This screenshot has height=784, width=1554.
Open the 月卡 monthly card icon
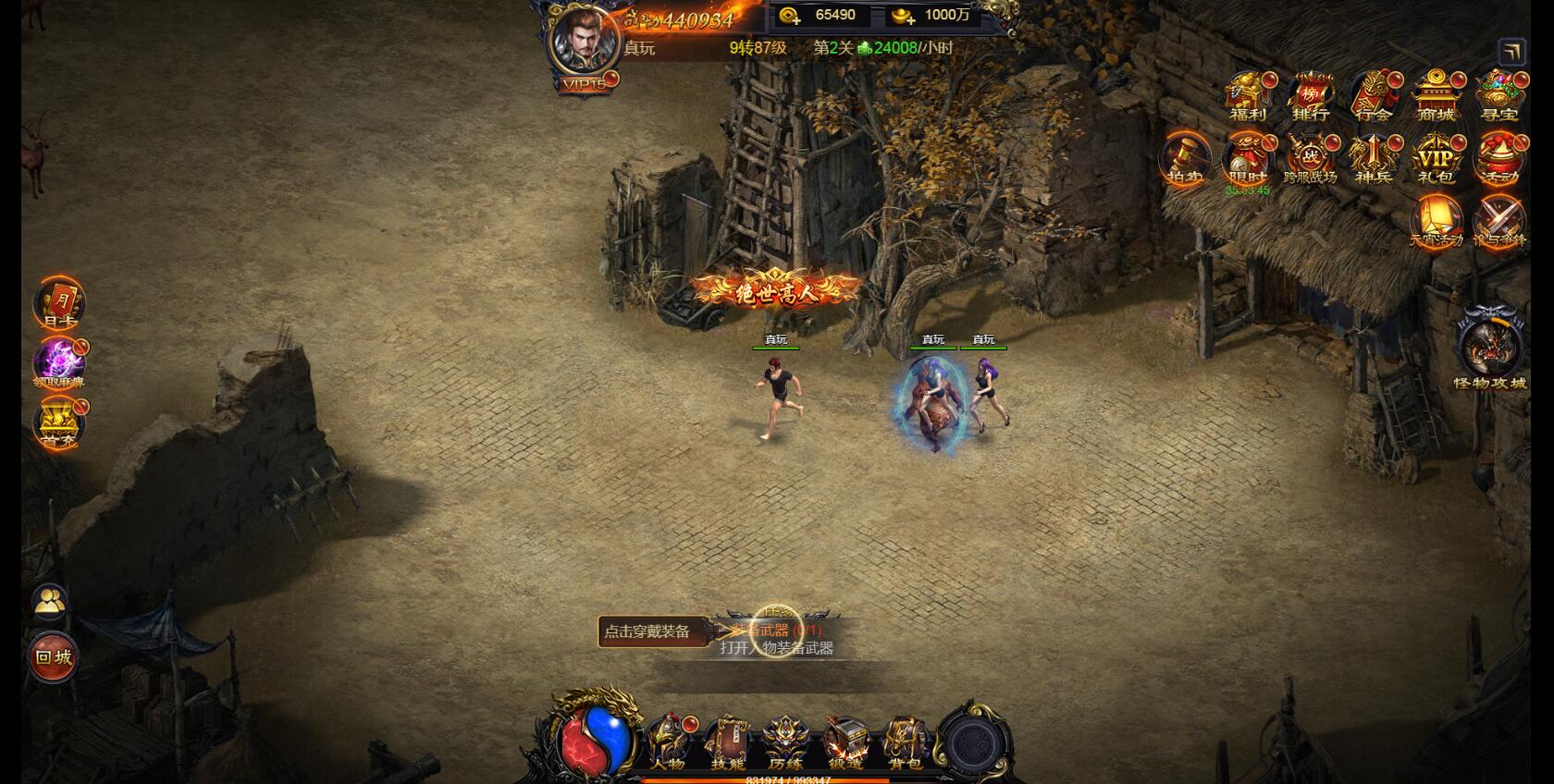[58, 303]
